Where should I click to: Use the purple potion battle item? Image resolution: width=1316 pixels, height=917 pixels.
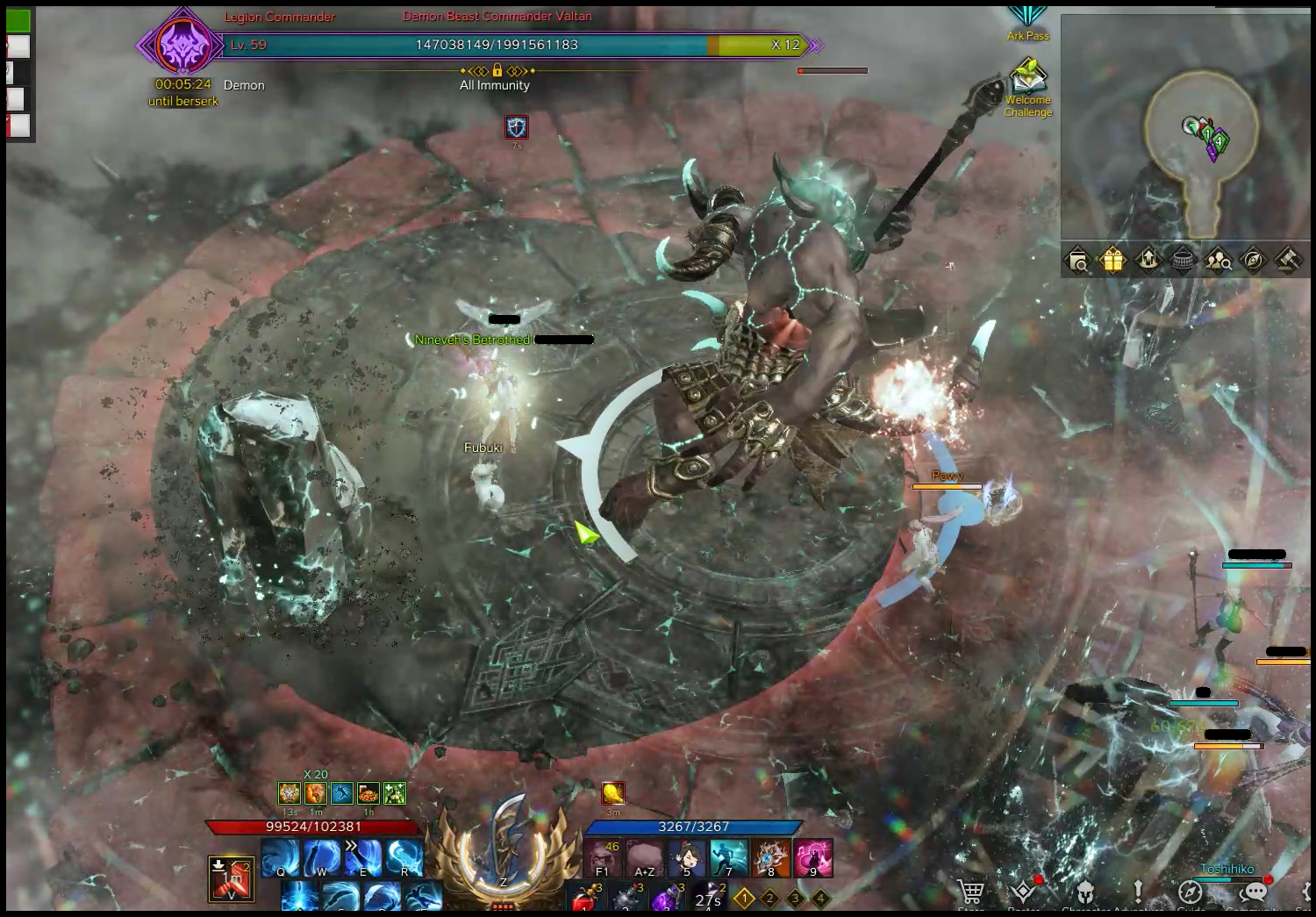point(667,899)
